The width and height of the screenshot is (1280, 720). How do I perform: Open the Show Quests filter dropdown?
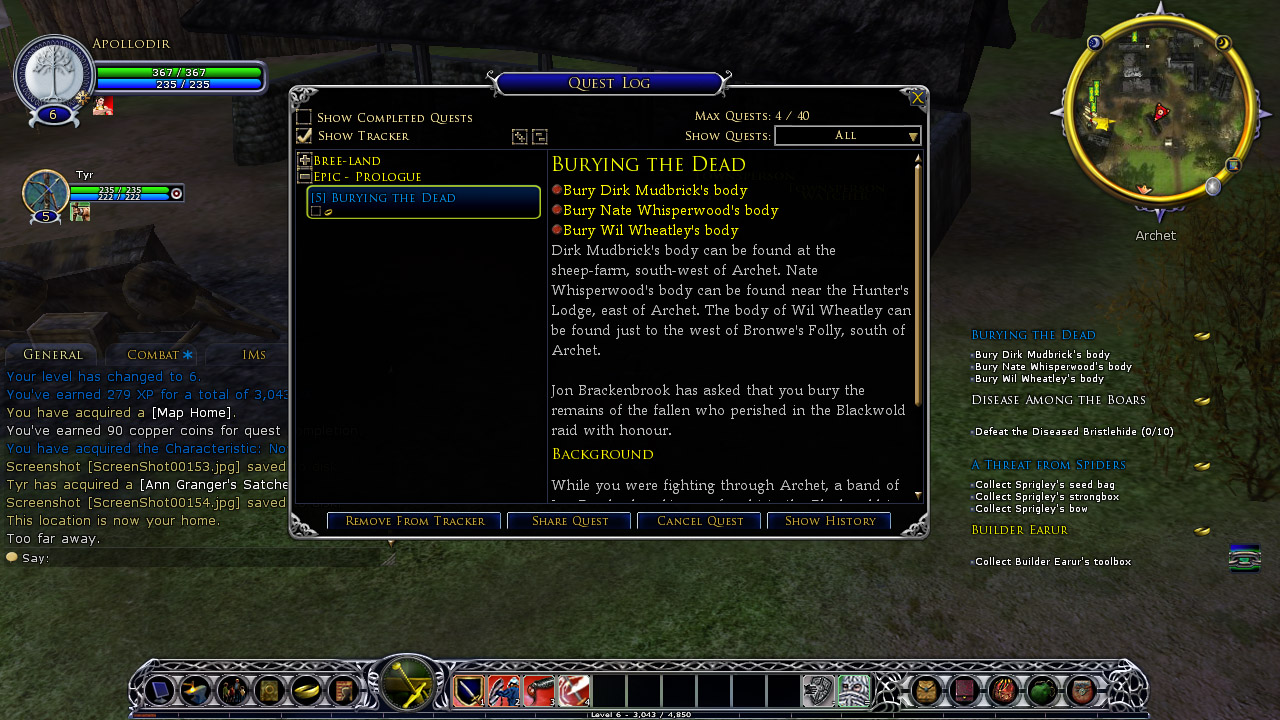pyautogui.click(x=847, y=136)
